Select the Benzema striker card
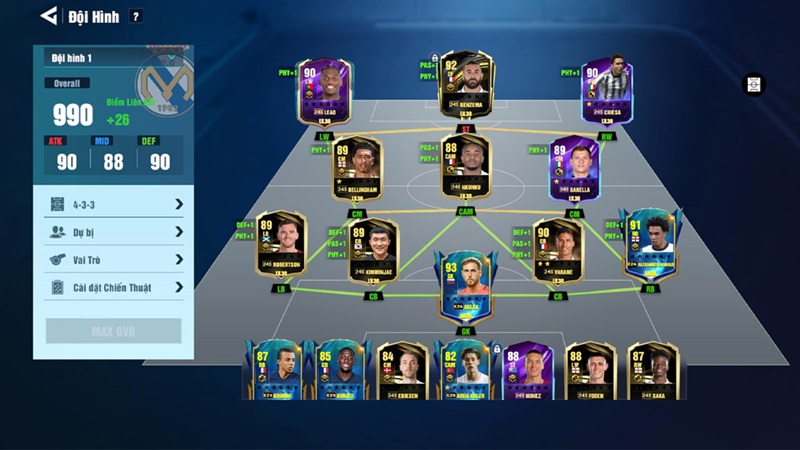The width and height of the screenshot is (800, 450). pos(465,88)
